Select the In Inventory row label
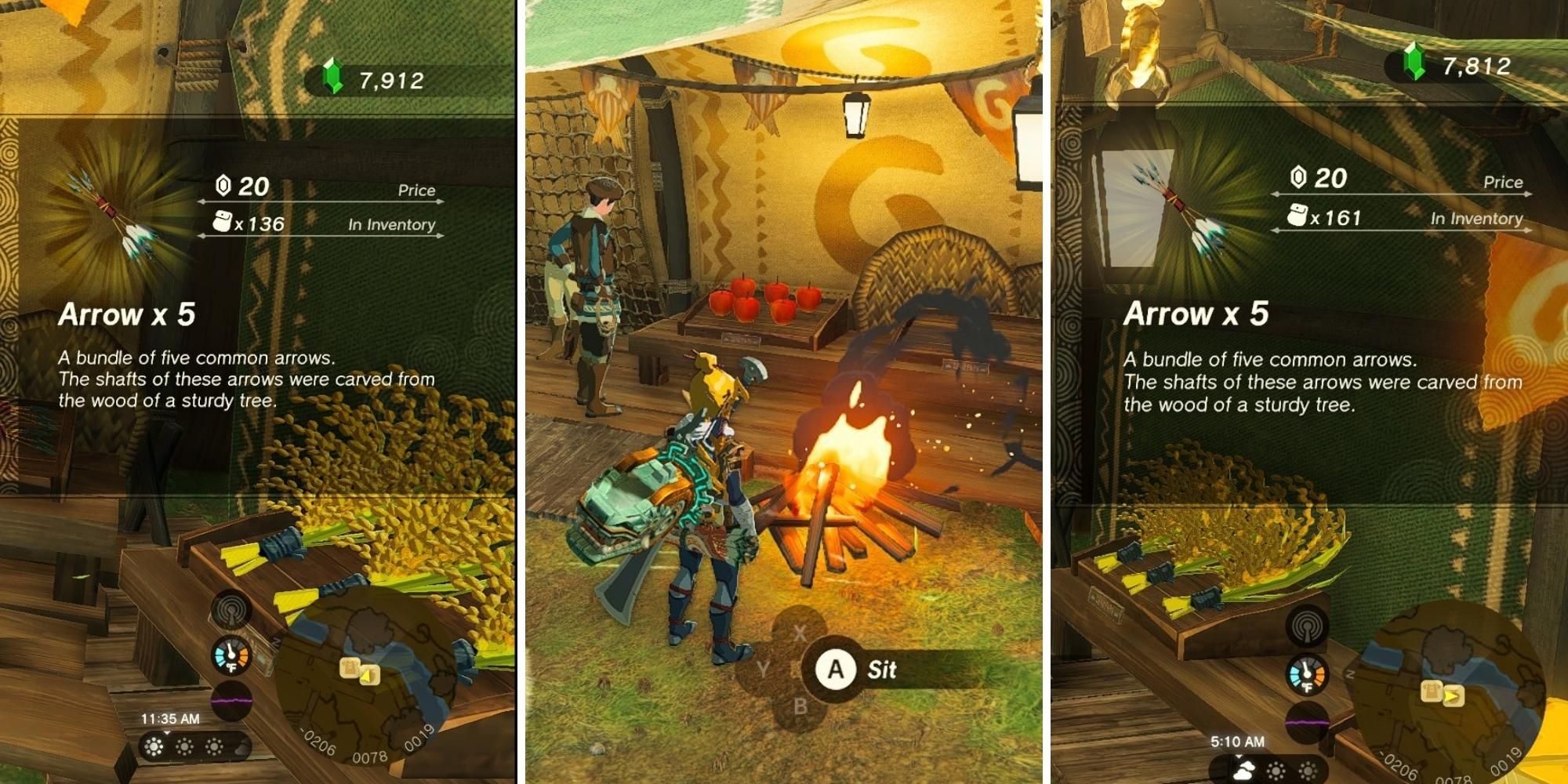This screenshot has width=1568, height=784. pos(390,226)
